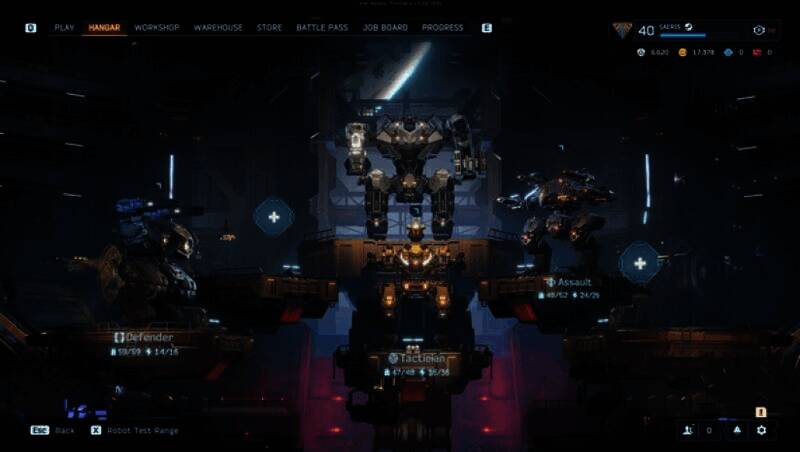Switch to the Workshop tab

(x=157, y=28)
